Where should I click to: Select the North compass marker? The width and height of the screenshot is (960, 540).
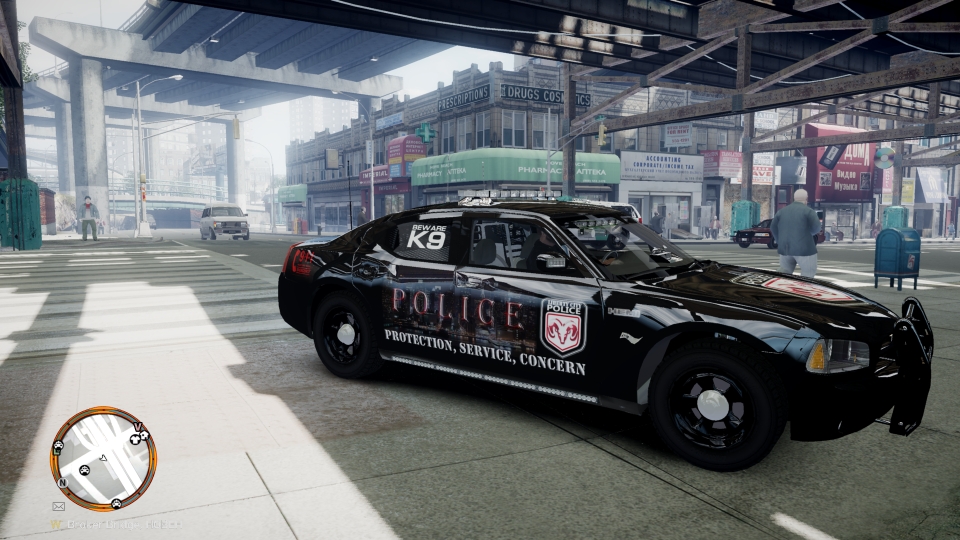pos(62,481)
